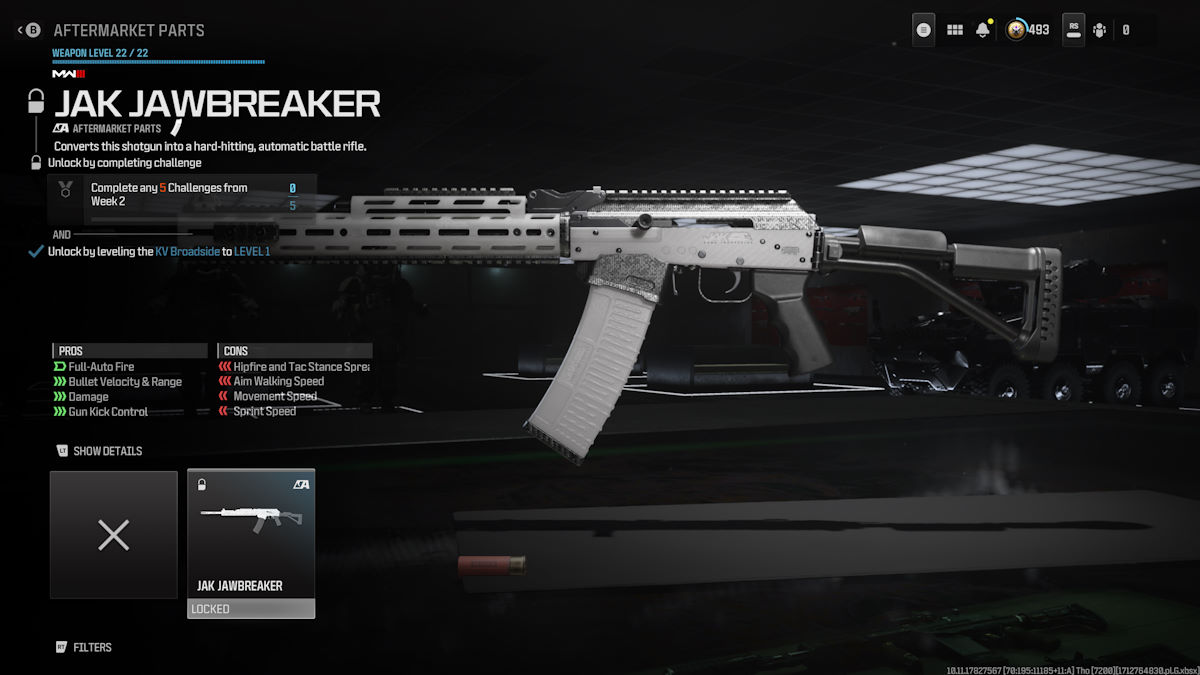Open the social party icon
Viewport: 1200px width, 675px height.
1100,30
